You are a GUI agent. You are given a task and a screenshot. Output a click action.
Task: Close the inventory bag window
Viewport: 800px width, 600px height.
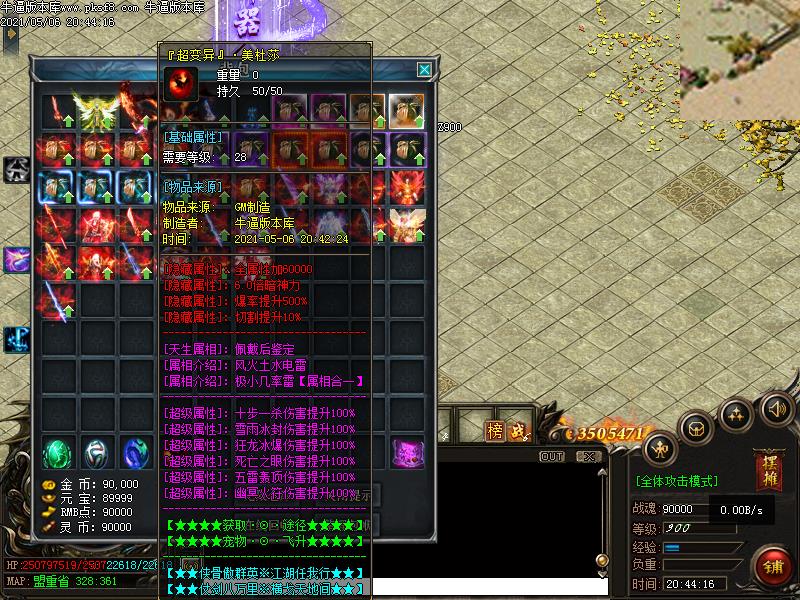(424, 70)
